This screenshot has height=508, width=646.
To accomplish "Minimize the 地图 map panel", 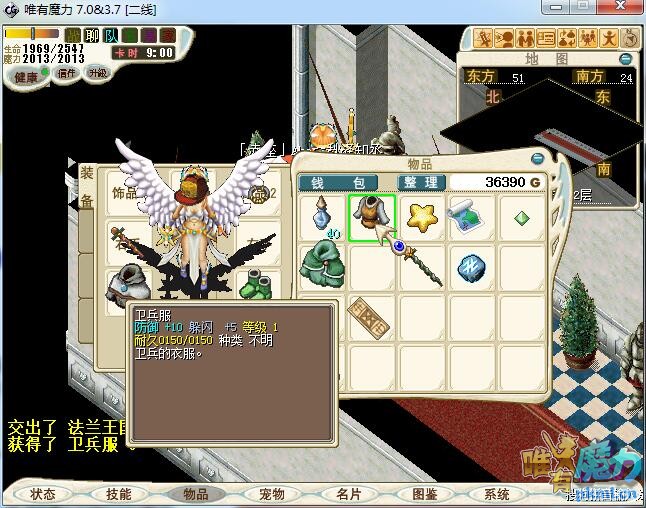I will [626, 56].
